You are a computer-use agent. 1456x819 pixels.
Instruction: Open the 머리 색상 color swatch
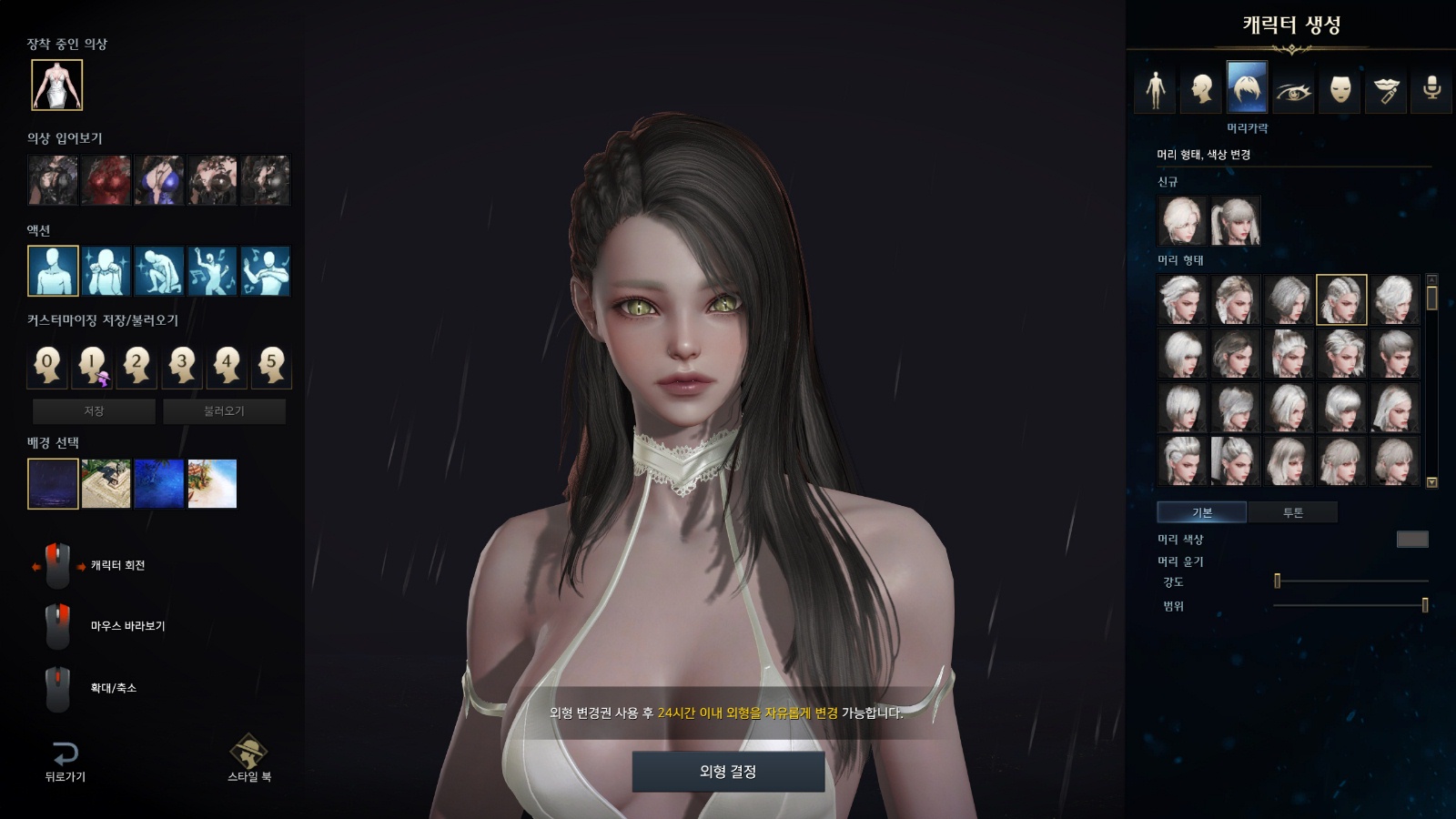point(1411,540)
